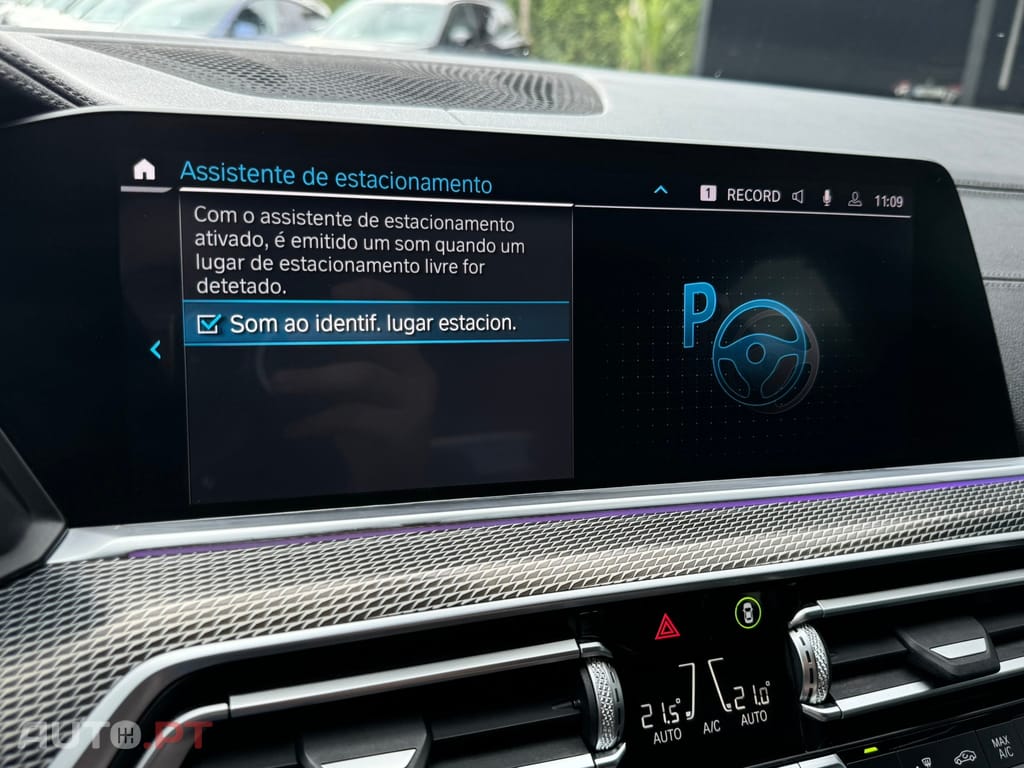This screenshot has height=768, width=1024.
Task: Select the RECORD source indicator
Action: pos(752,196)
